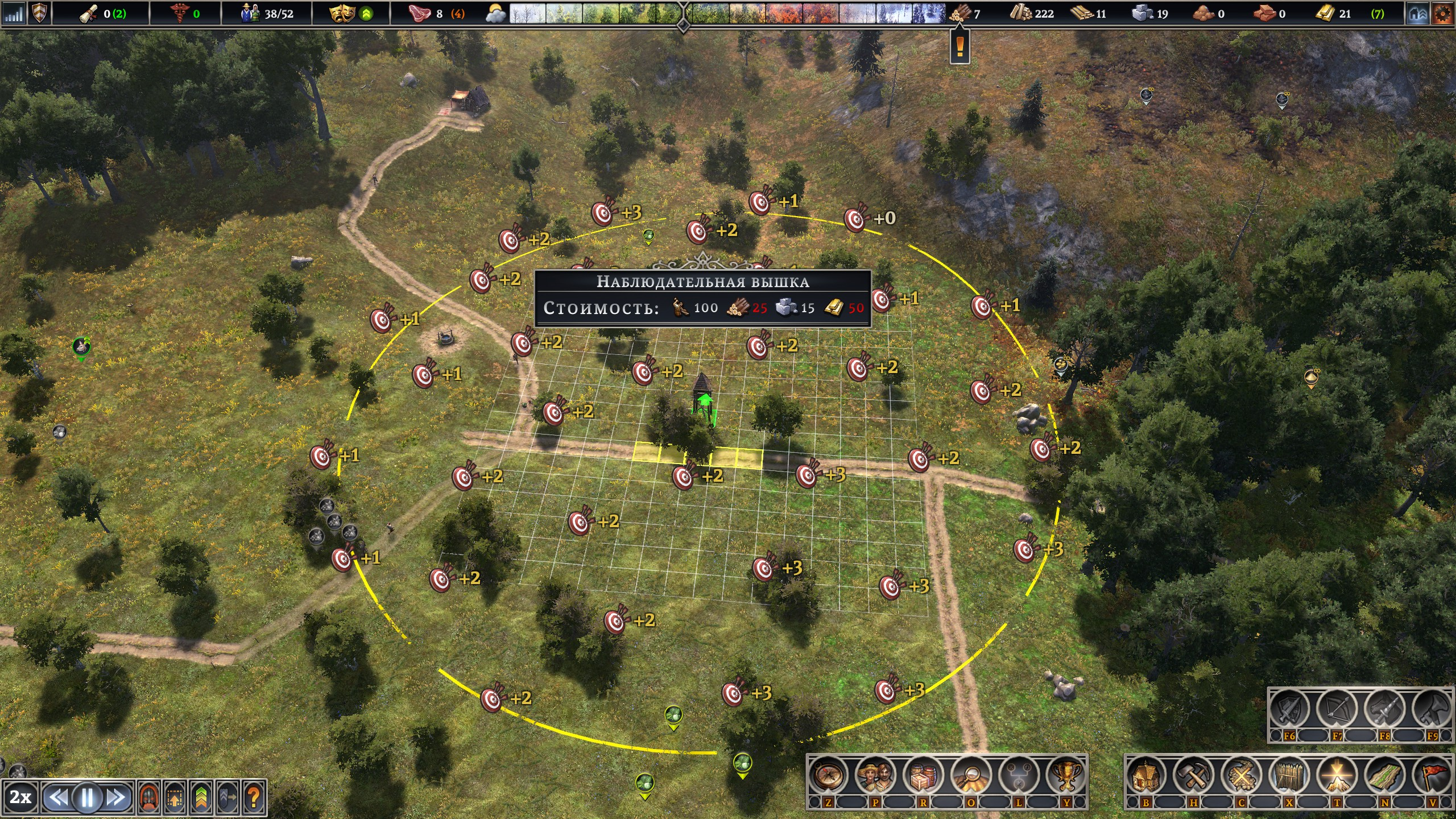Open the gear settings menu

click(1442, 14)
